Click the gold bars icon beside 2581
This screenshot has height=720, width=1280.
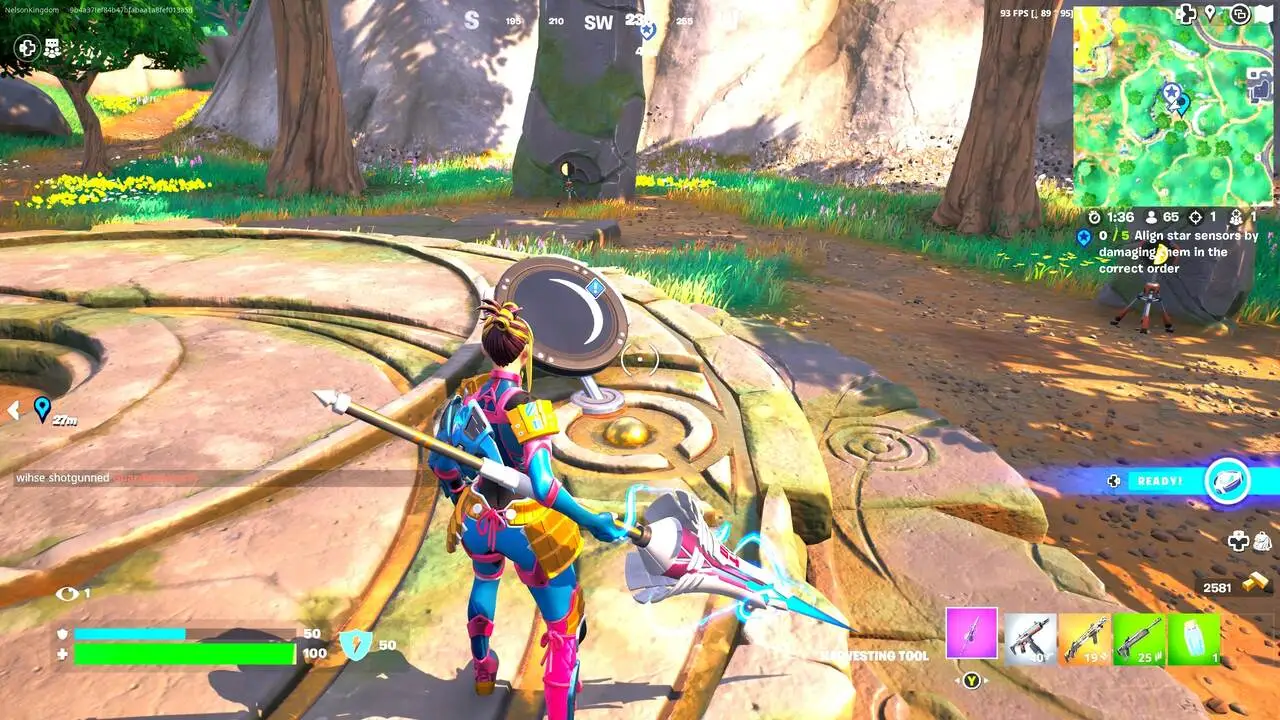(x=1255, y=582)
